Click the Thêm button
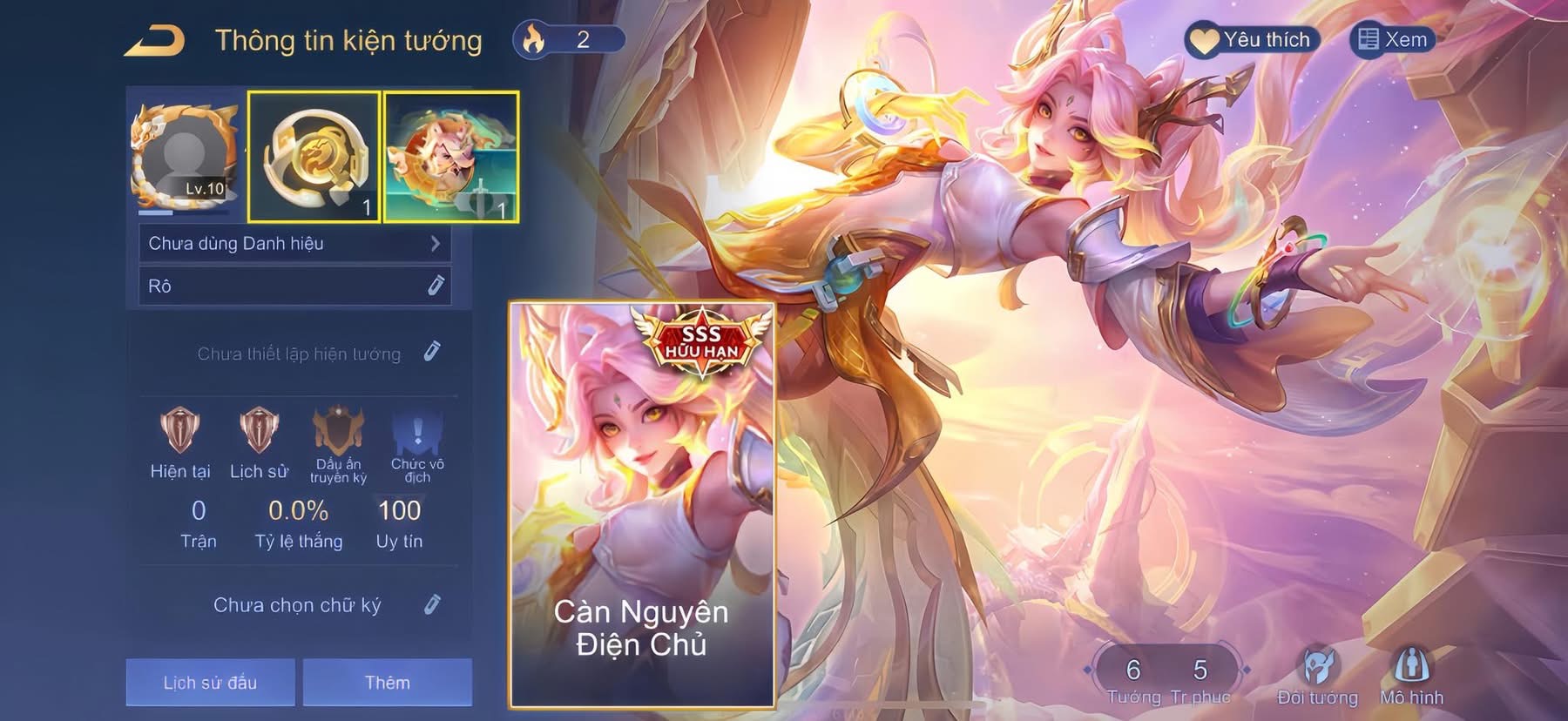Image resolution: width=1568 pixels, height=721 pixels. pyautogui.click(x=388, y=682)
